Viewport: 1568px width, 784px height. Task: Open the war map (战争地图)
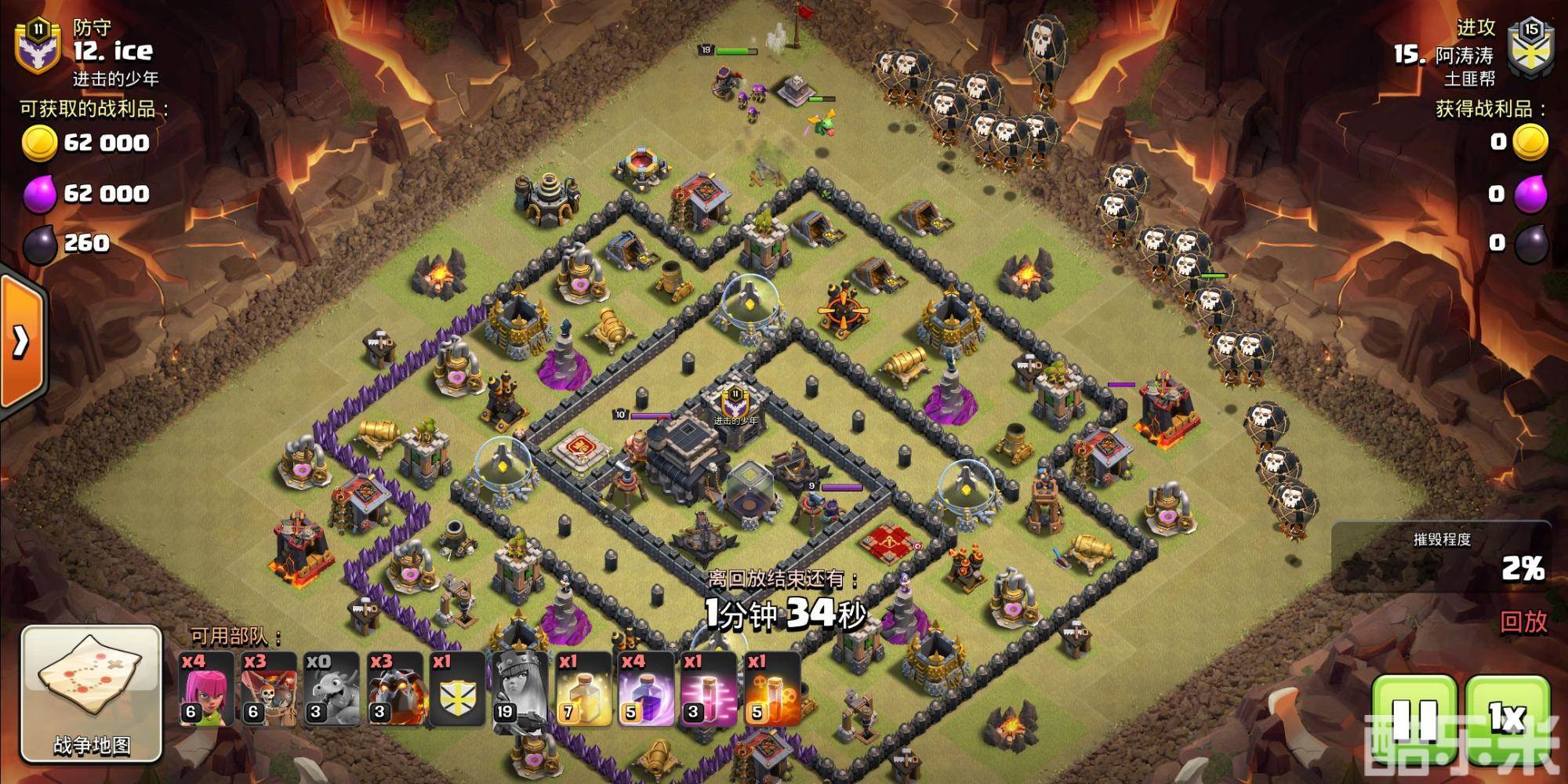click(x=91, y=693)
